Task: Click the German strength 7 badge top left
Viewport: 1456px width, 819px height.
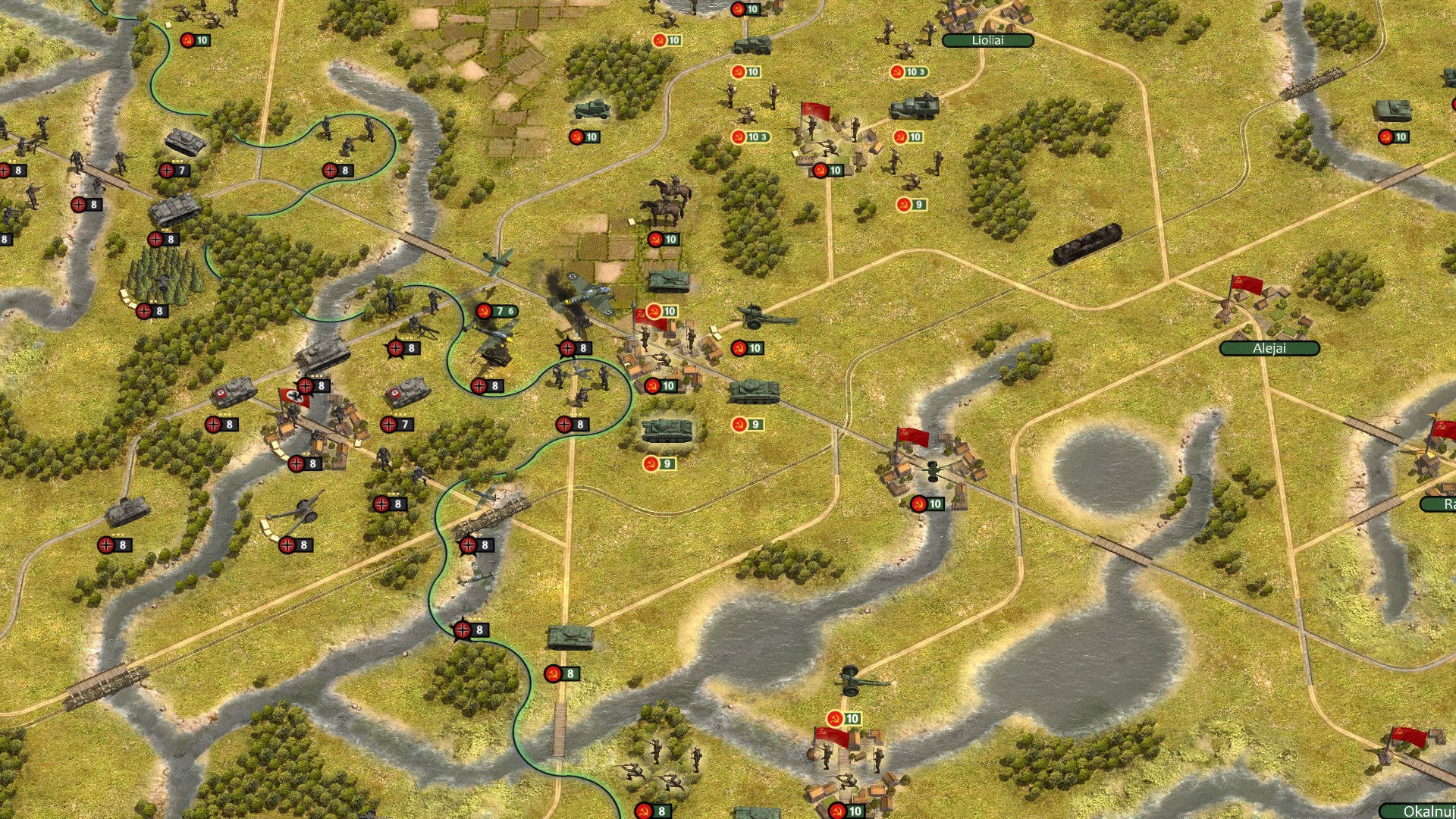Action: click(173, 171)
